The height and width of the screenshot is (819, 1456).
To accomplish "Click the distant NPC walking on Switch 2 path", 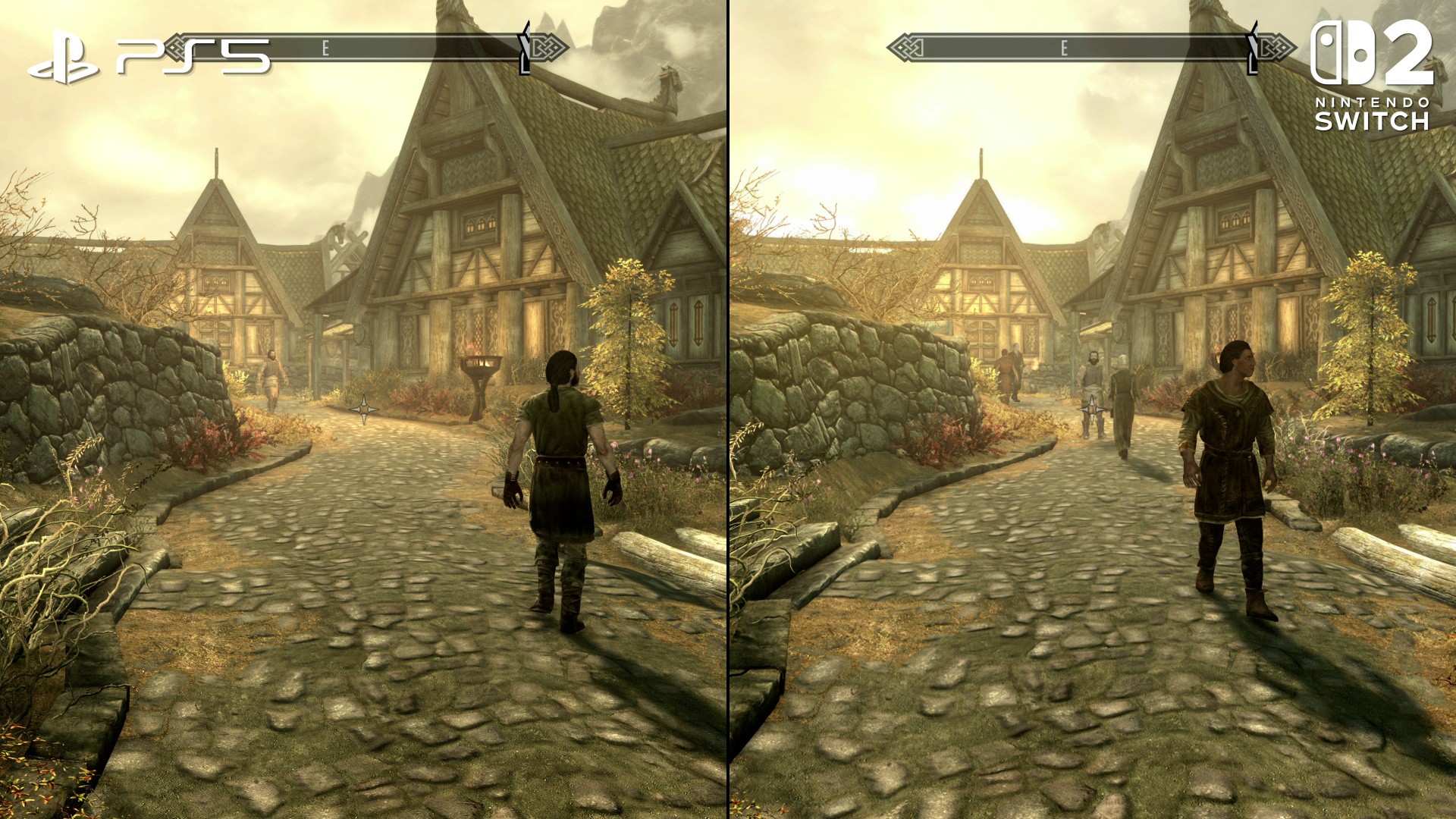I will pyautogui.click(x=1122, y=402).
